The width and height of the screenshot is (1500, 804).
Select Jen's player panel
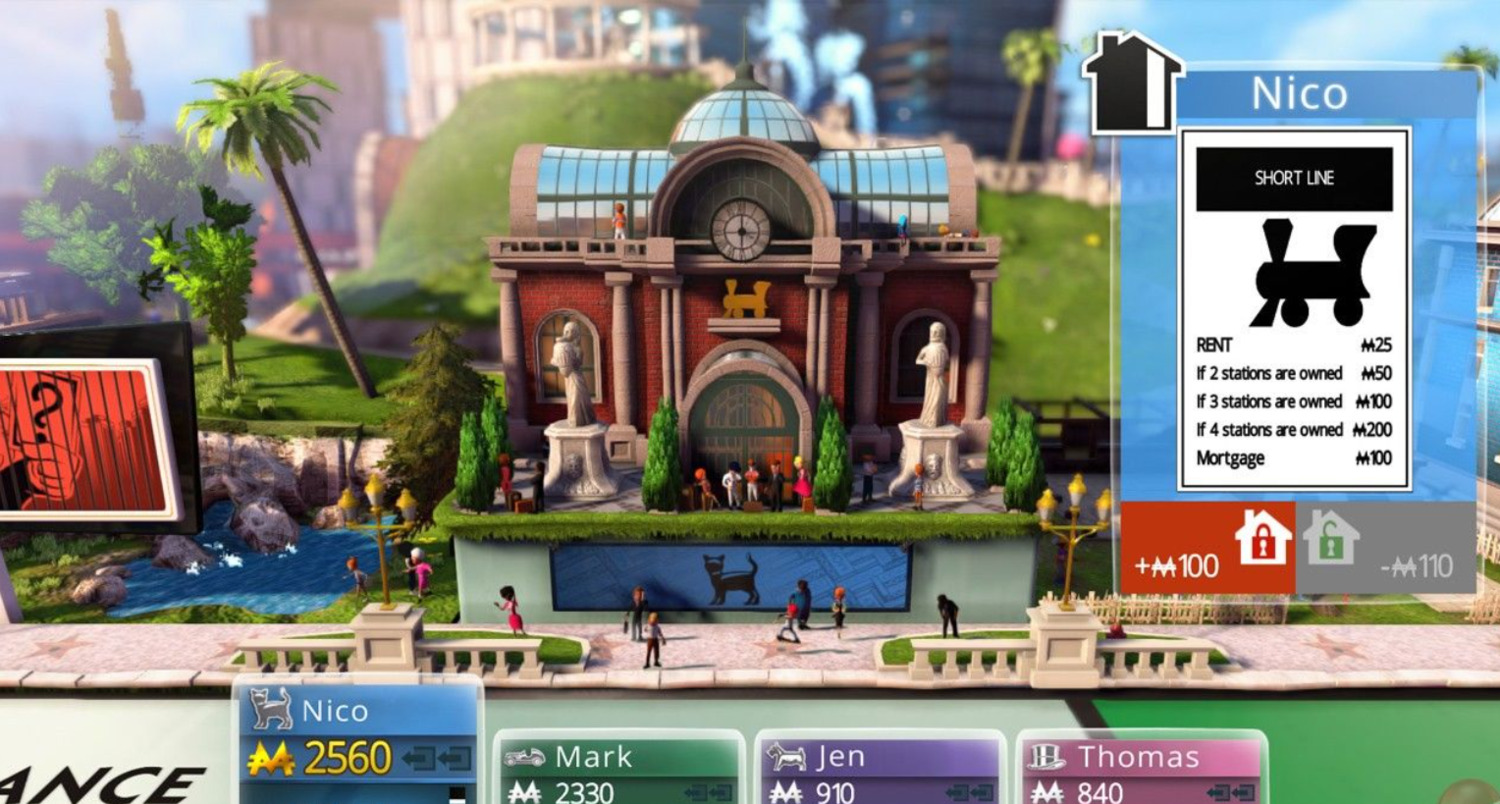pyautogui.click(x=880, y=769)
